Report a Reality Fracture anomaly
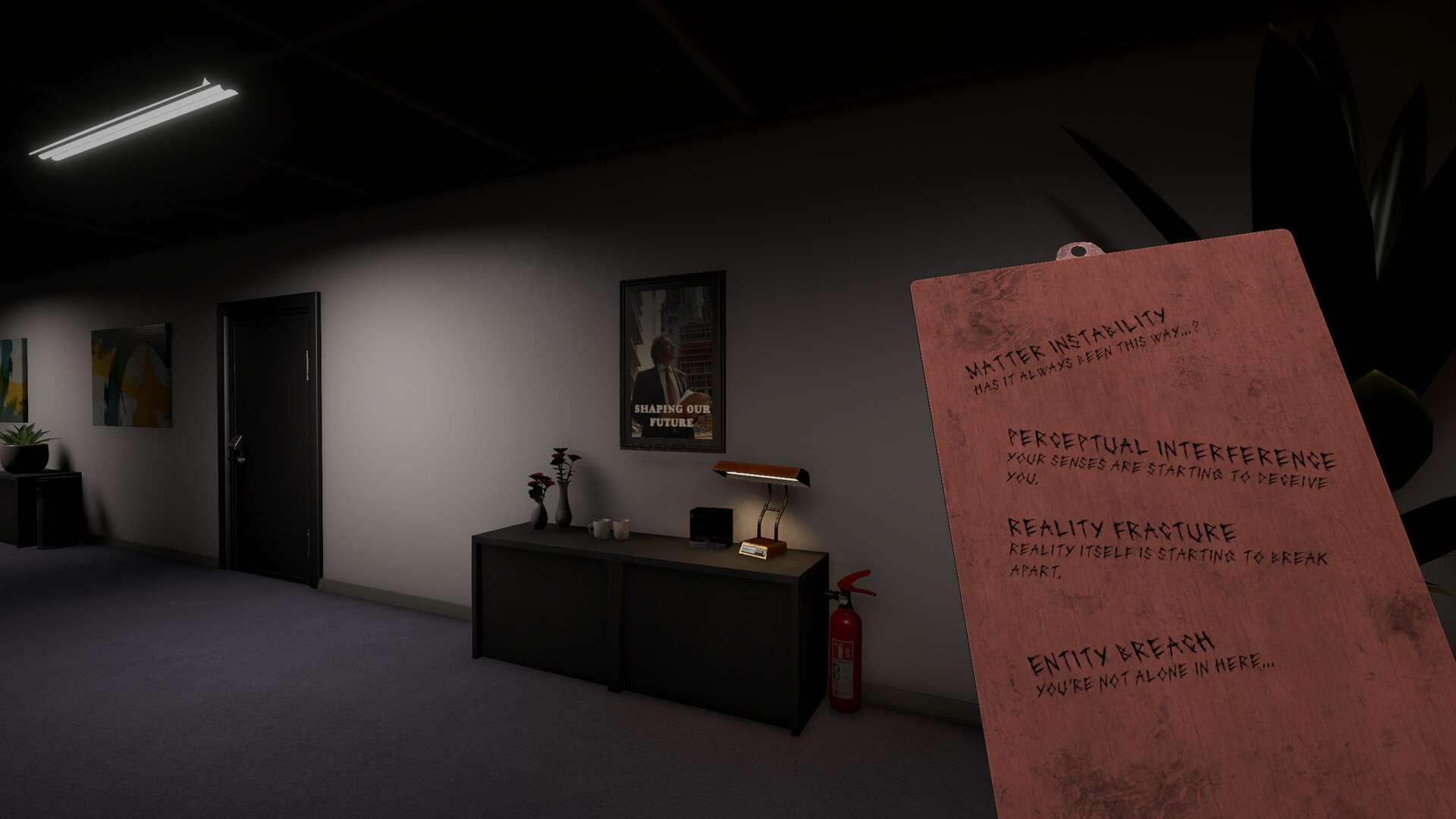Viewport: 1456px width, 819px height. point(1121,530)
